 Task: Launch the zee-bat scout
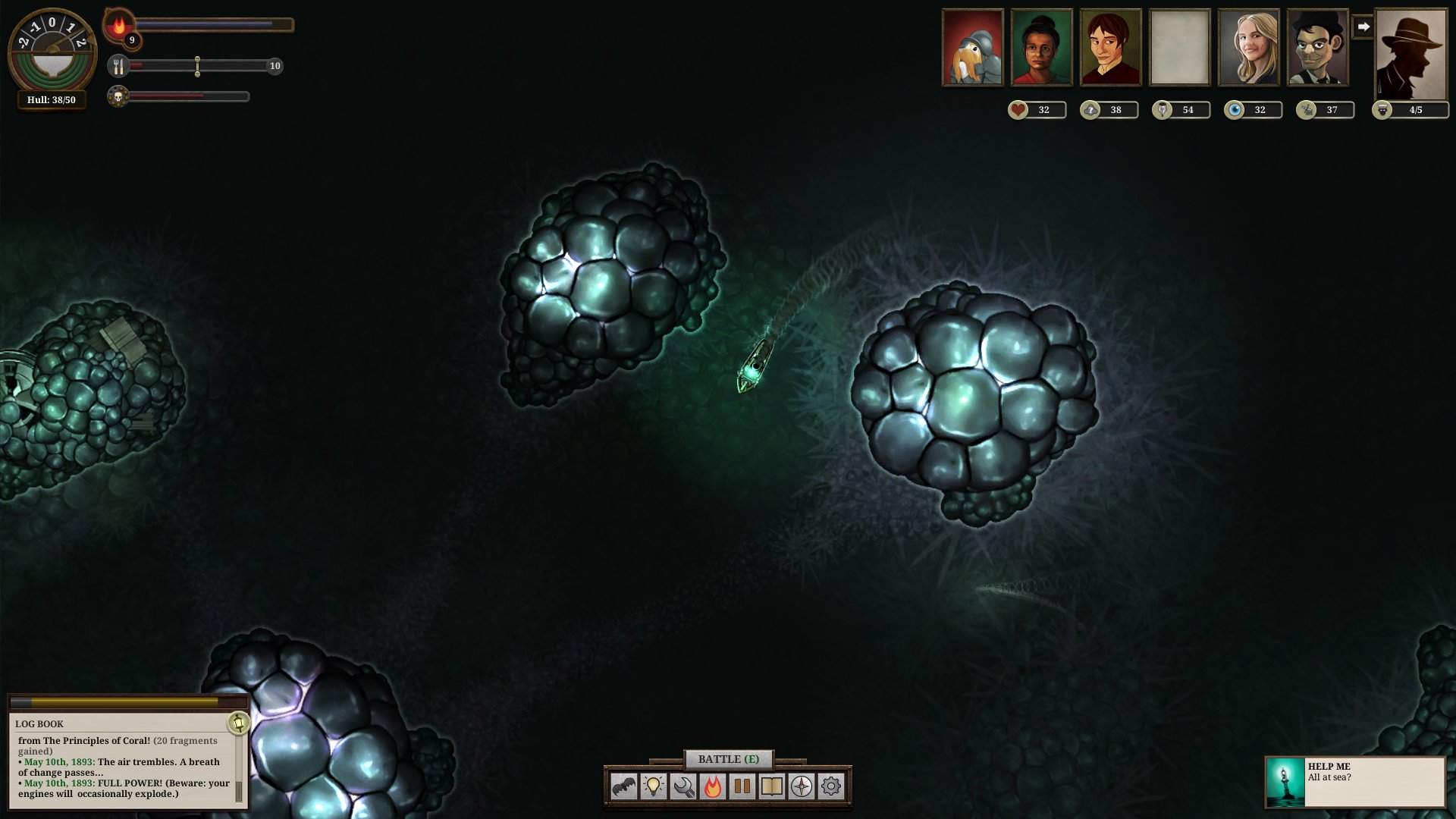click(624, 787)
